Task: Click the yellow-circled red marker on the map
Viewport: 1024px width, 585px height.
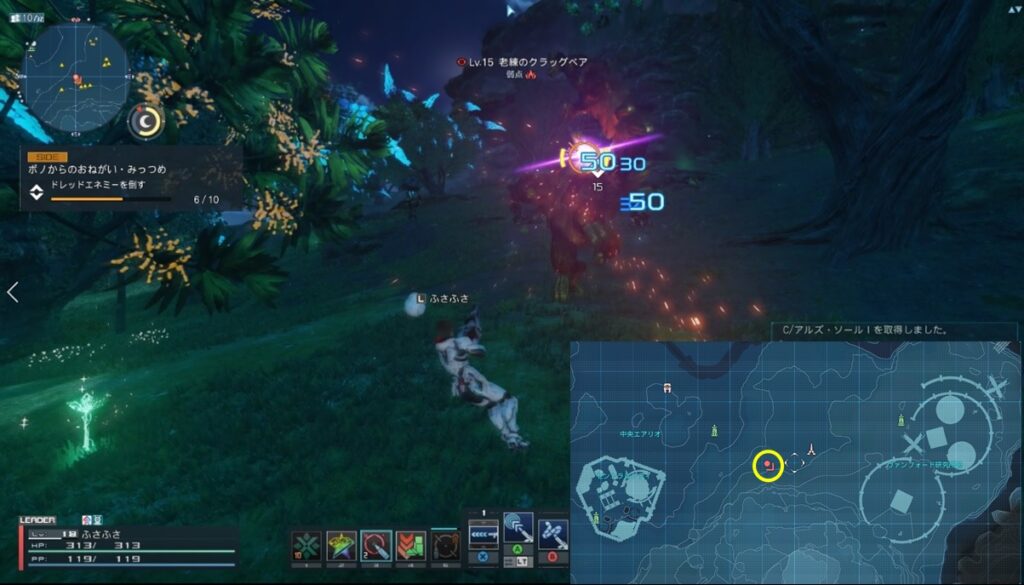Action: click(767, 465)
